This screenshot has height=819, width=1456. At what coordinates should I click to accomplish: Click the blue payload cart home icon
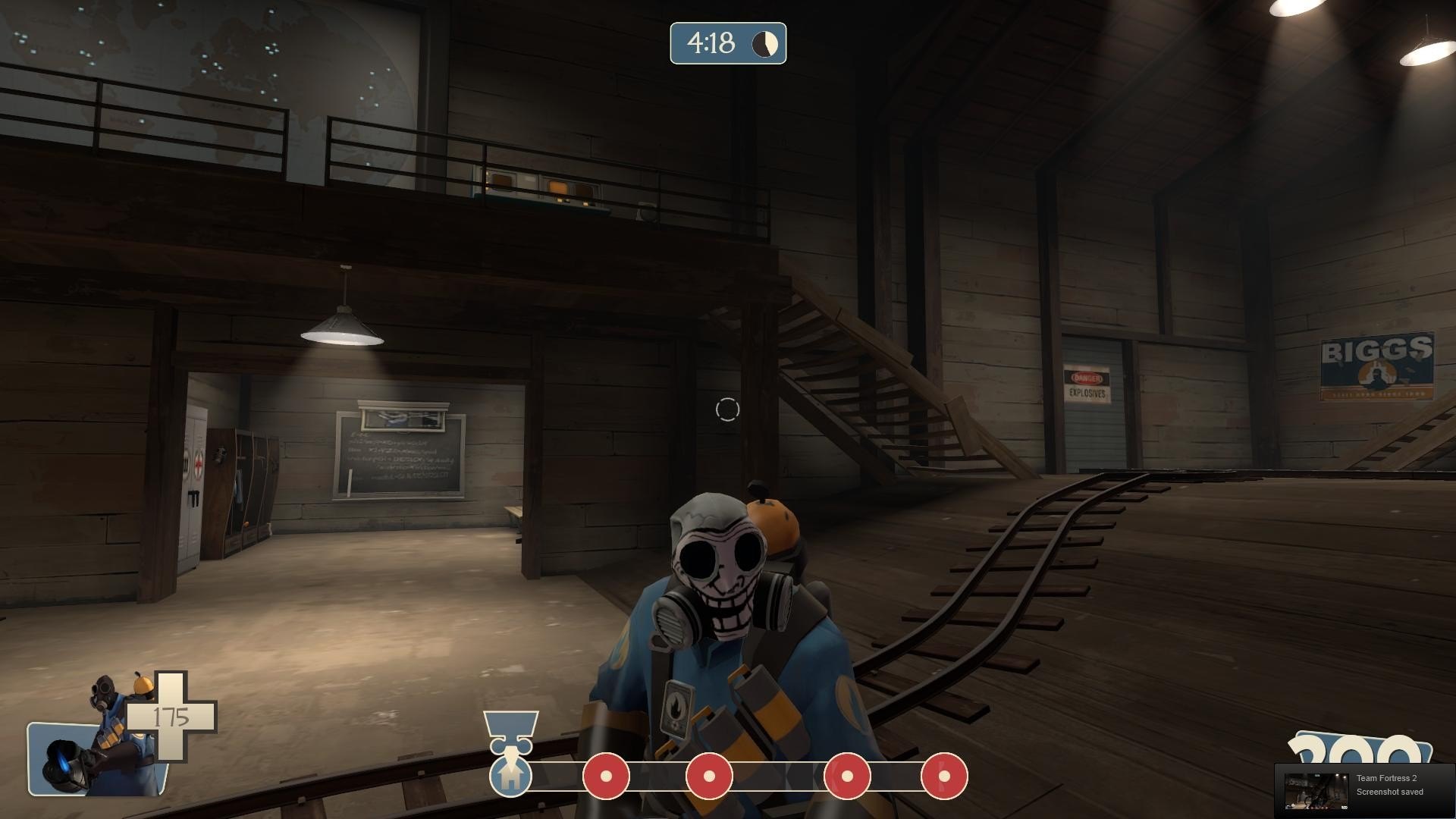pos(510,774)
